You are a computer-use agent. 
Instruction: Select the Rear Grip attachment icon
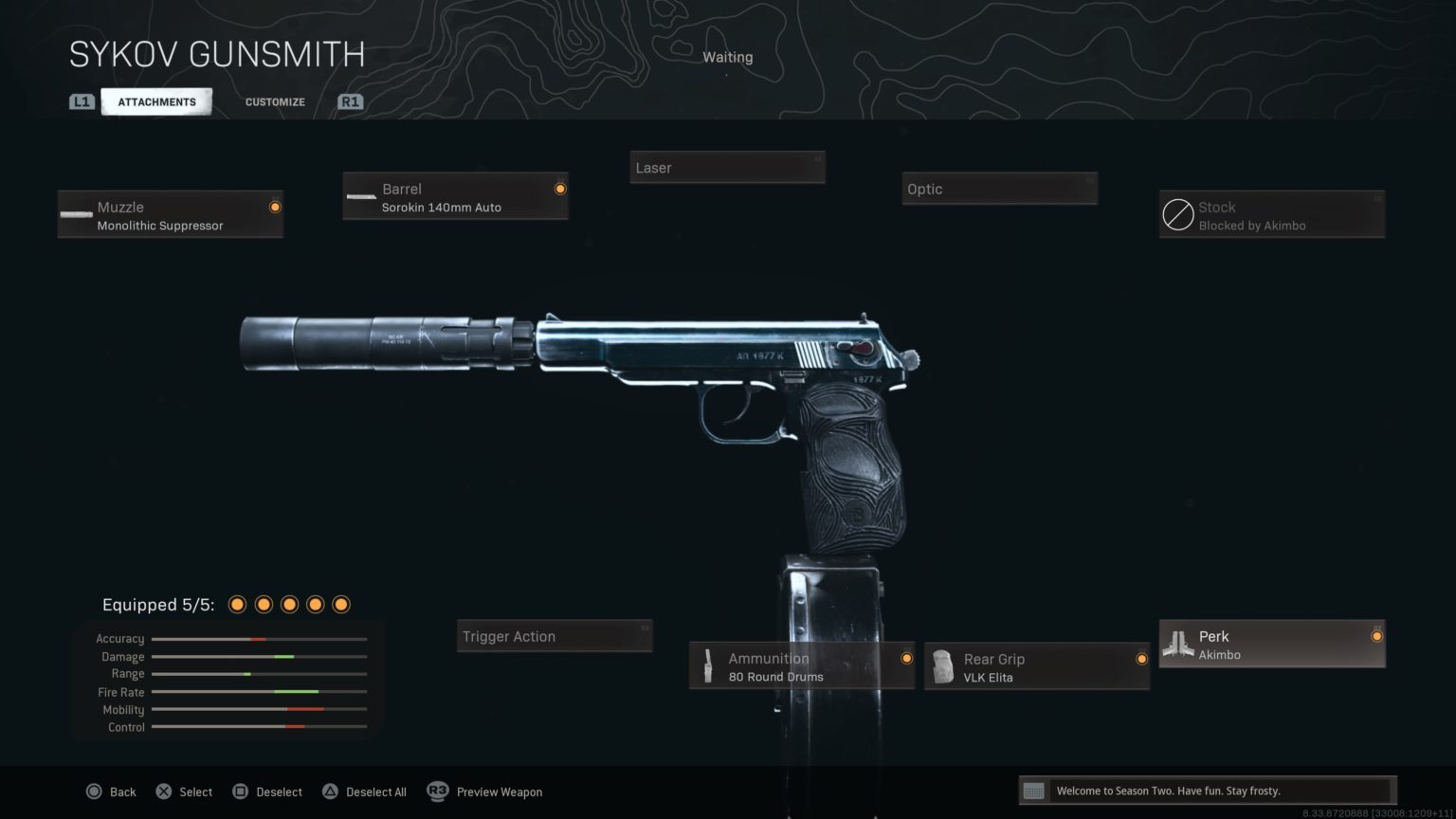(942, 666)
